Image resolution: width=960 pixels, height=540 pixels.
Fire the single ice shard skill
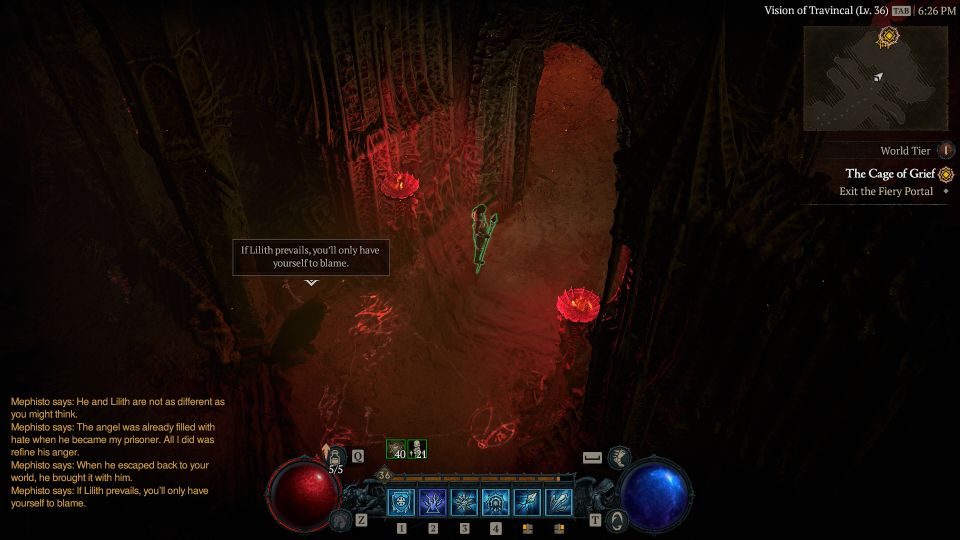pyautogui.click(x=527, y=502)
